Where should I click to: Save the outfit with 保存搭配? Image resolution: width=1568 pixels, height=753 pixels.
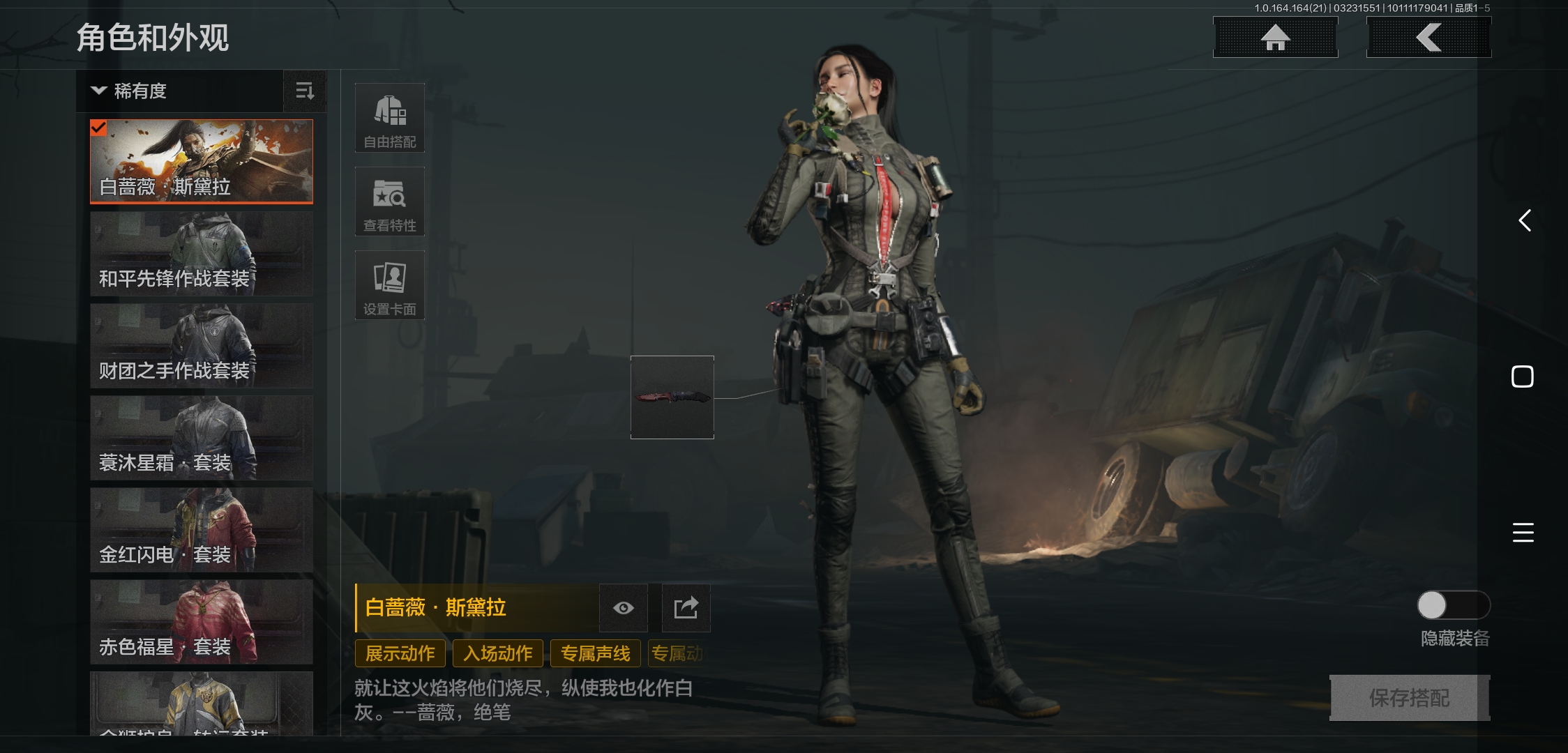coord(1409,698)
